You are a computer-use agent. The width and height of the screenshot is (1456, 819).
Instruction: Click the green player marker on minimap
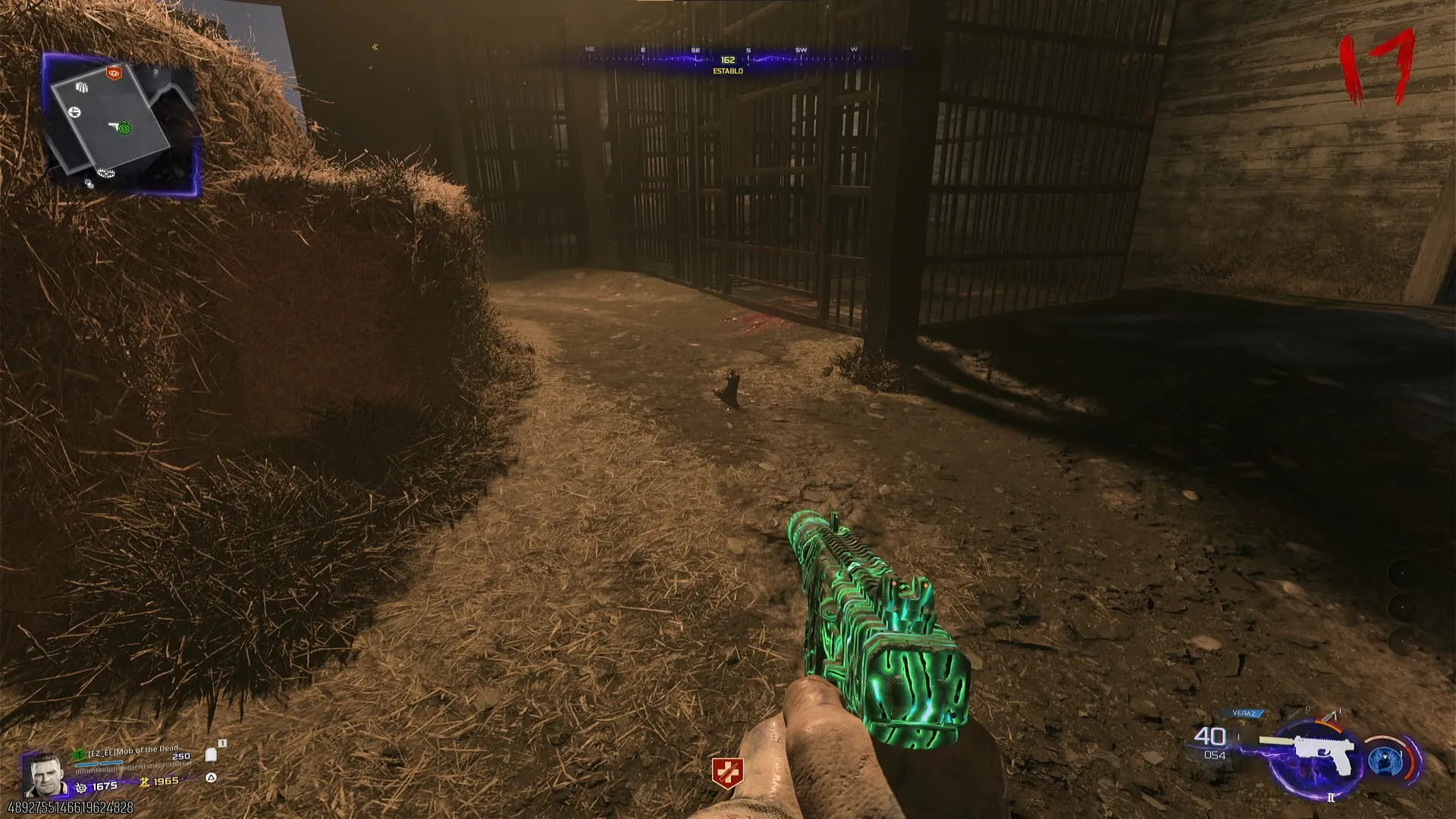pos(124,128)
